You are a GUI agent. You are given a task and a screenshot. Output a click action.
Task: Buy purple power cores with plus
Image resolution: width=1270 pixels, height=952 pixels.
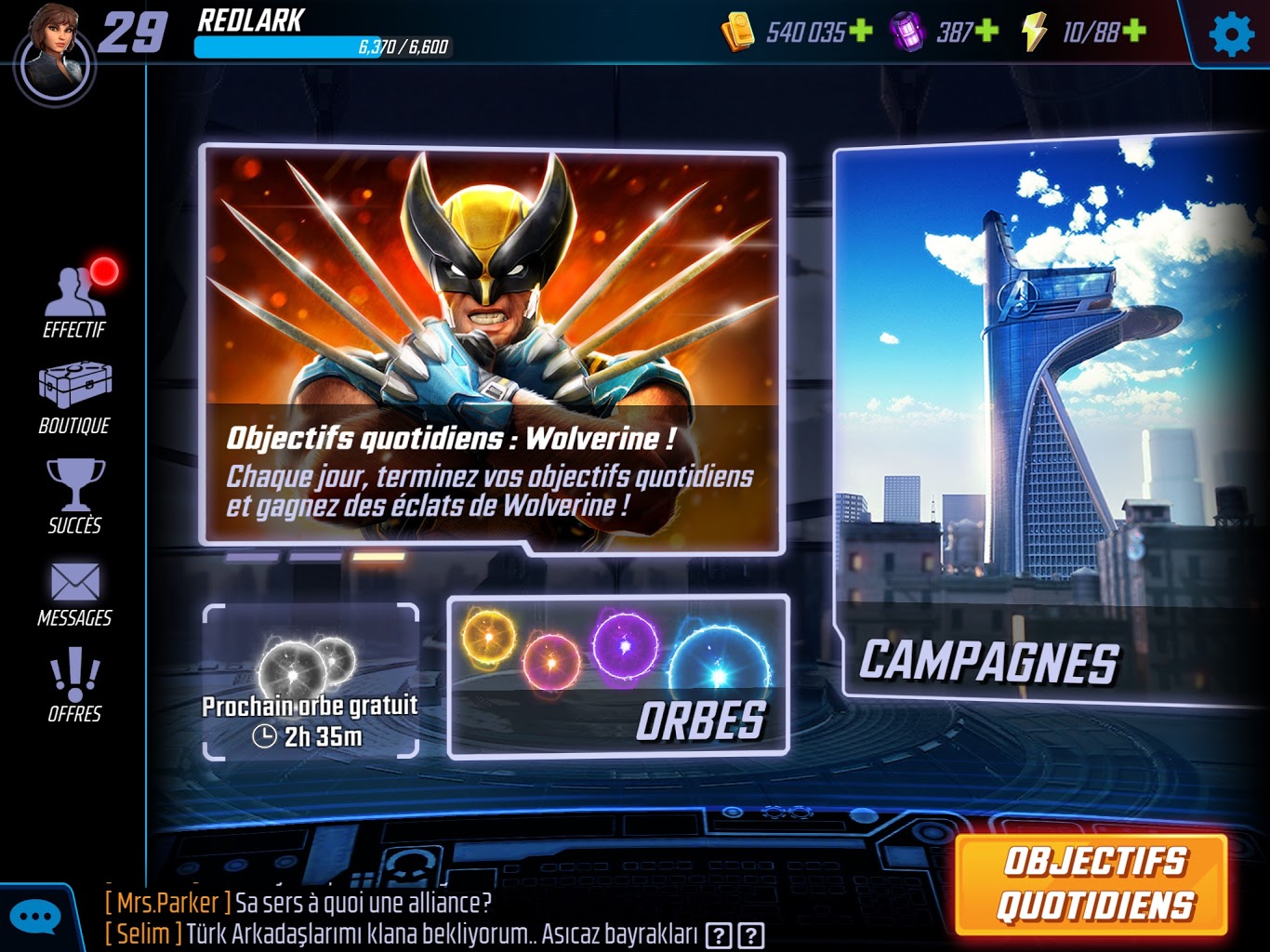click(986, 32)
